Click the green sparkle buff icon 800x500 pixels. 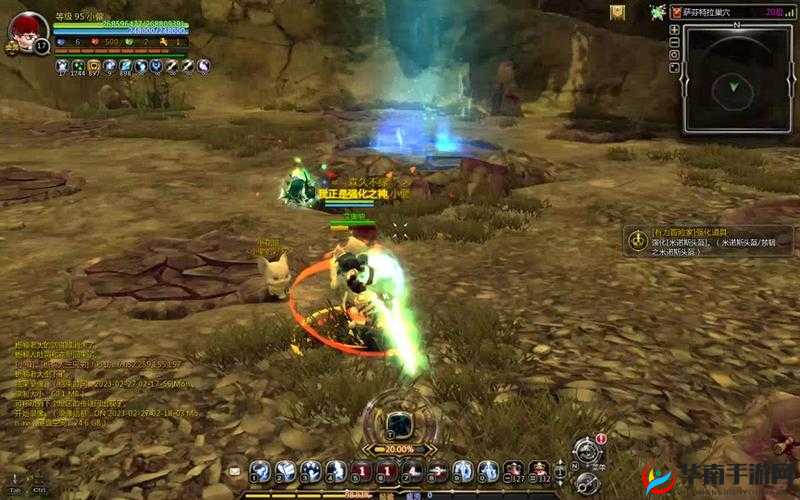tap(657, 12)
